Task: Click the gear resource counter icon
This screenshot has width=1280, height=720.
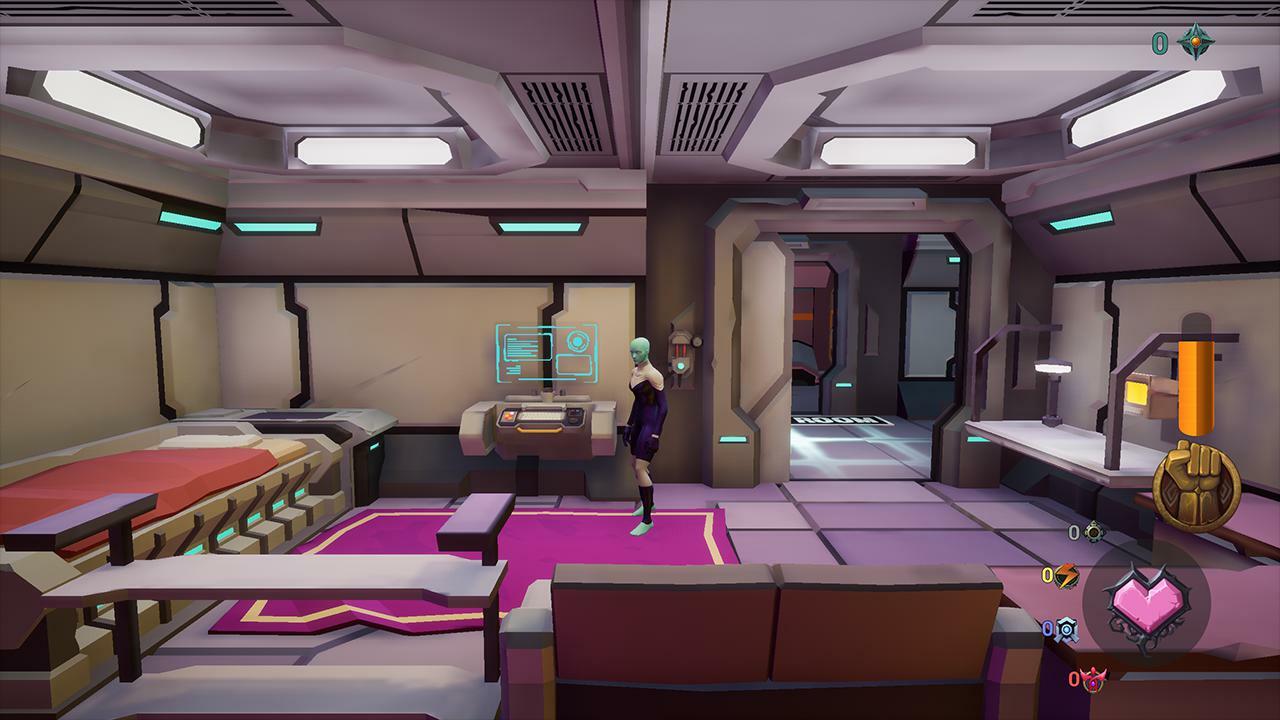Action: click(x=1093, y=531)
